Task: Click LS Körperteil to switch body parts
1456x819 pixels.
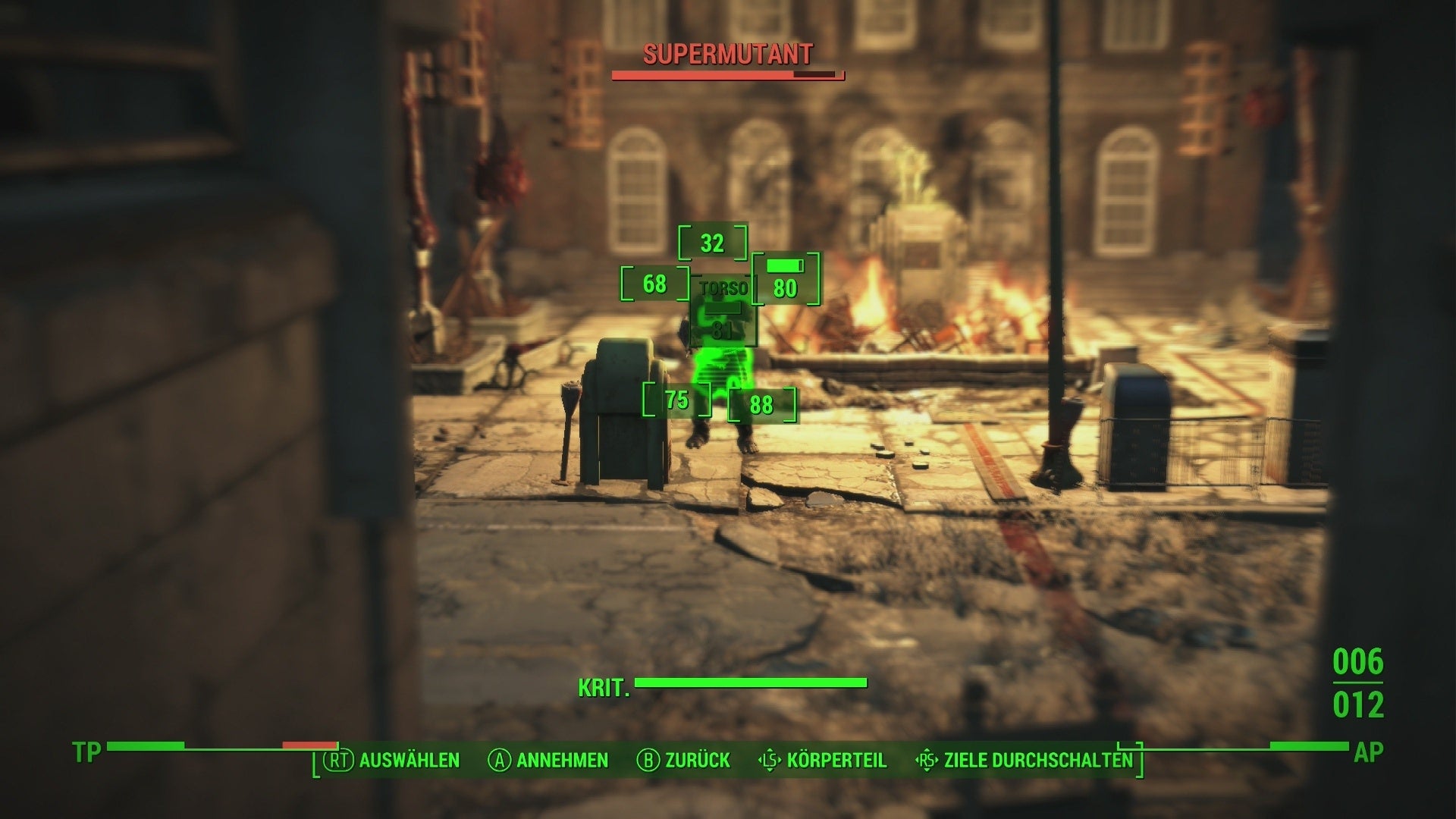Action: coord(824,760)
